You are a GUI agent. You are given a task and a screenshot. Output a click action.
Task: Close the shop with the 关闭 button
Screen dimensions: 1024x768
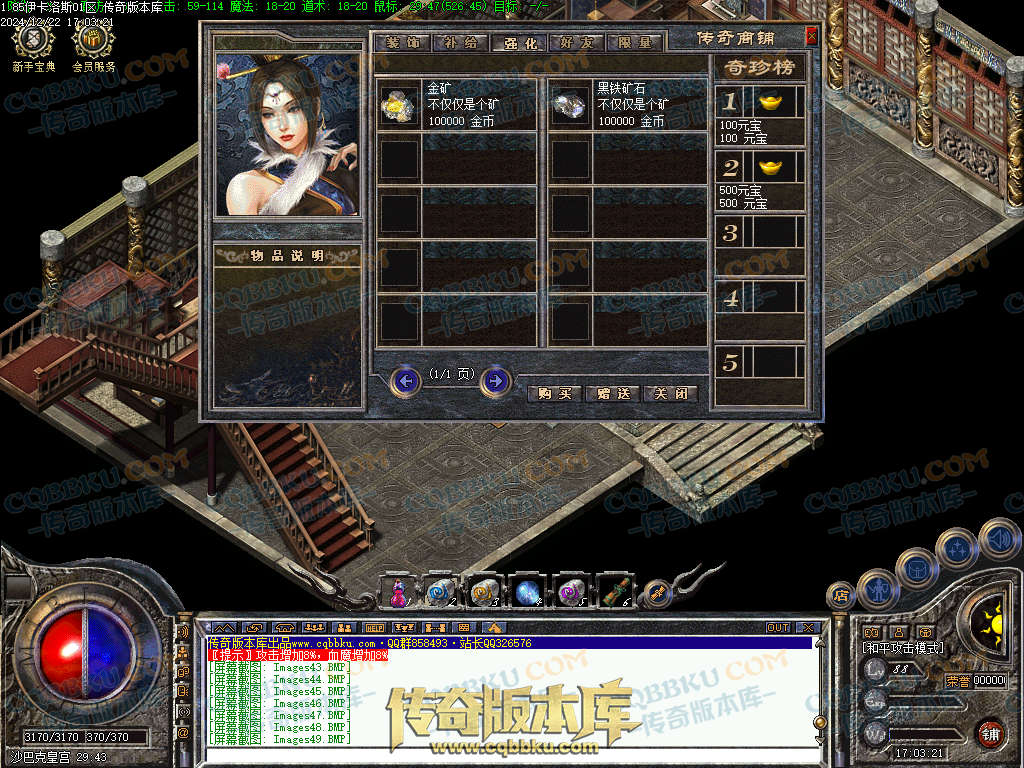pos(670,393)
